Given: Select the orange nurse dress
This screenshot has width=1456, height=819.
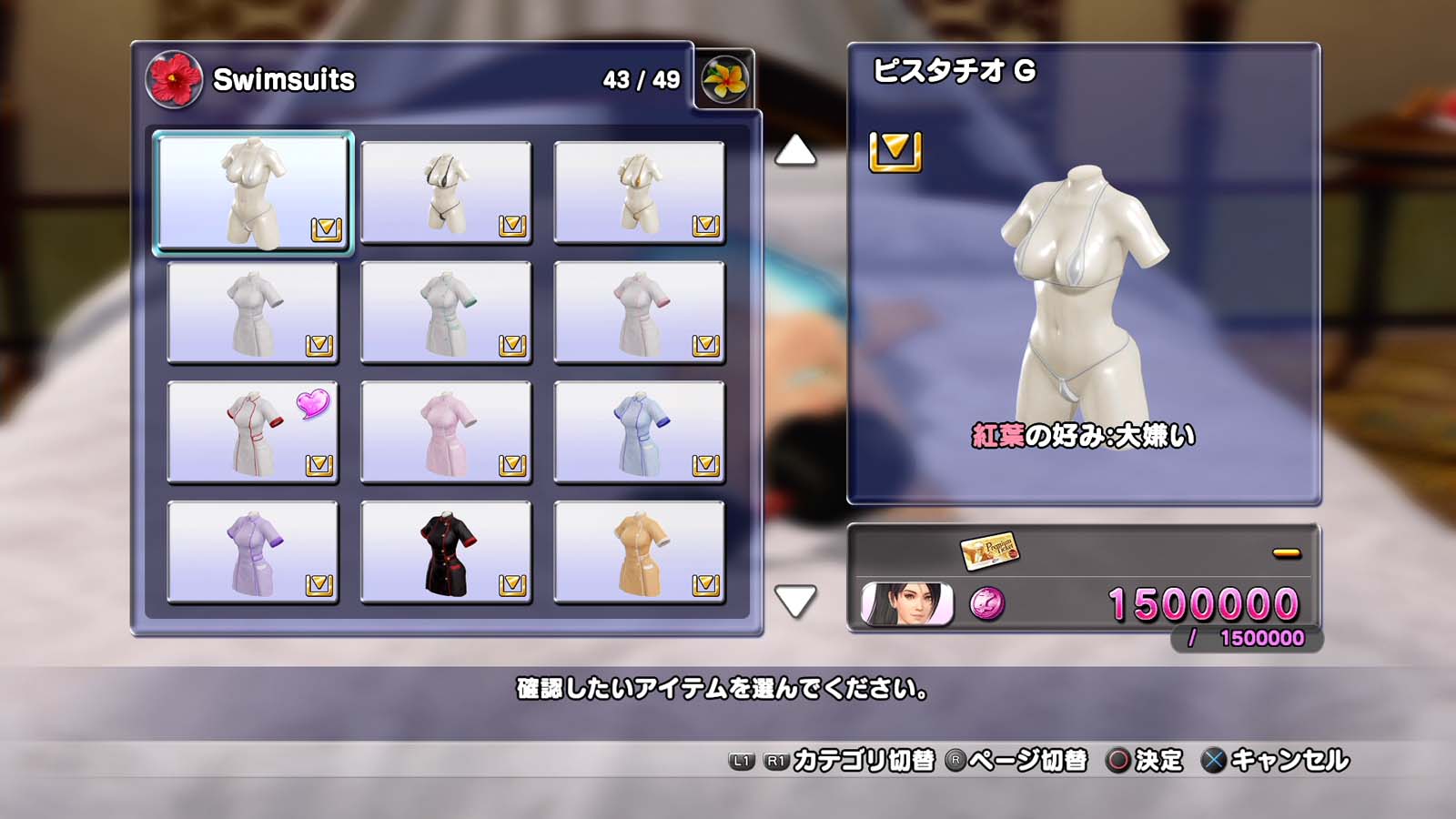Looking at the screenshot, I should [639, 552].
